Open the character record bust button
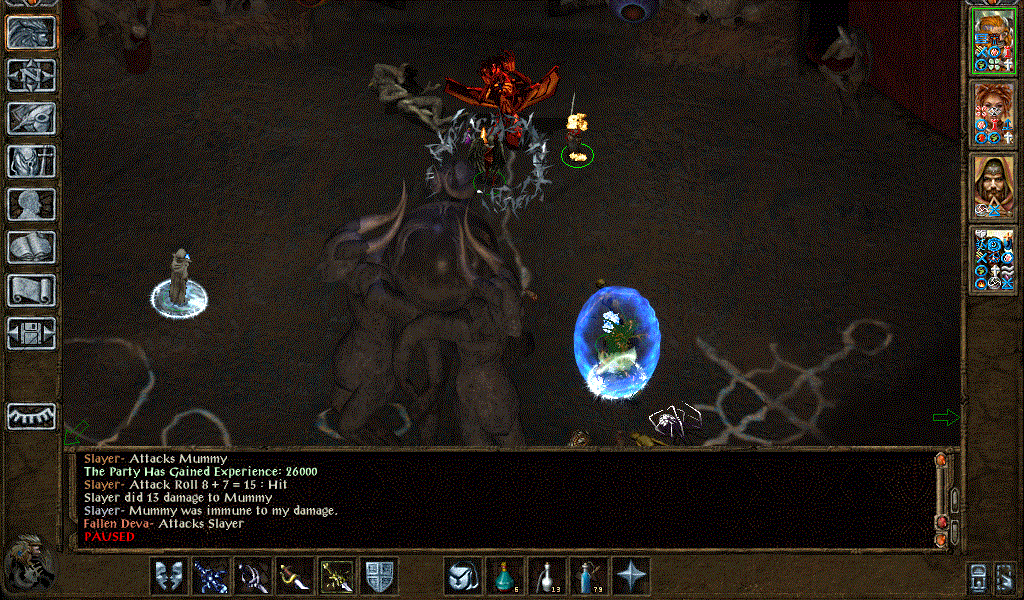Screen dimensions: 1024x600 32,204
